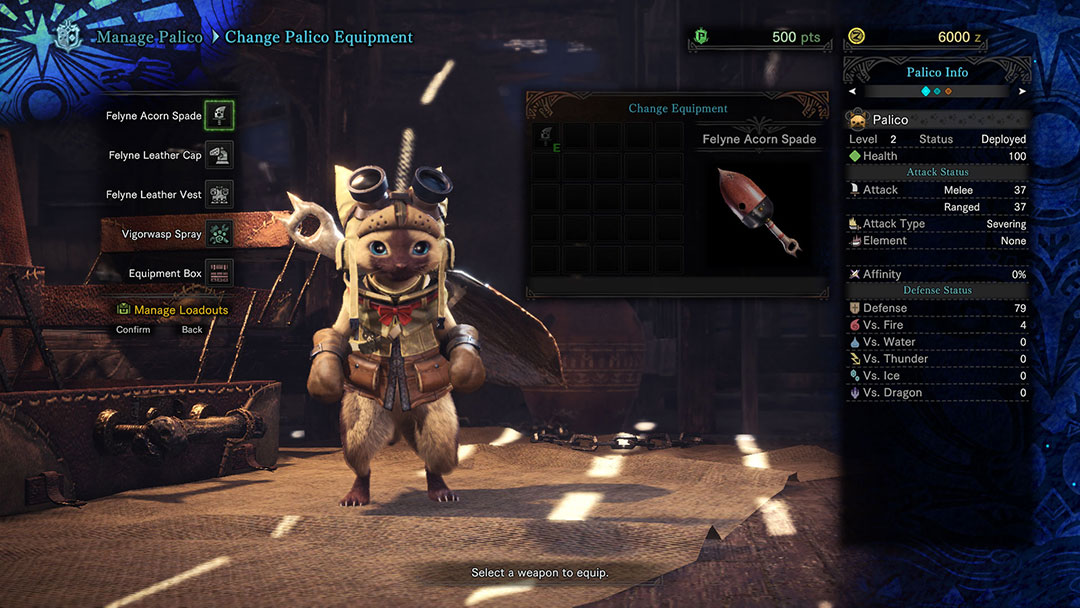Pick the equipped weapon in the Change Equipment grid
The width and height of the screenshot is (1080, 608).
click(x=545, y=138)
